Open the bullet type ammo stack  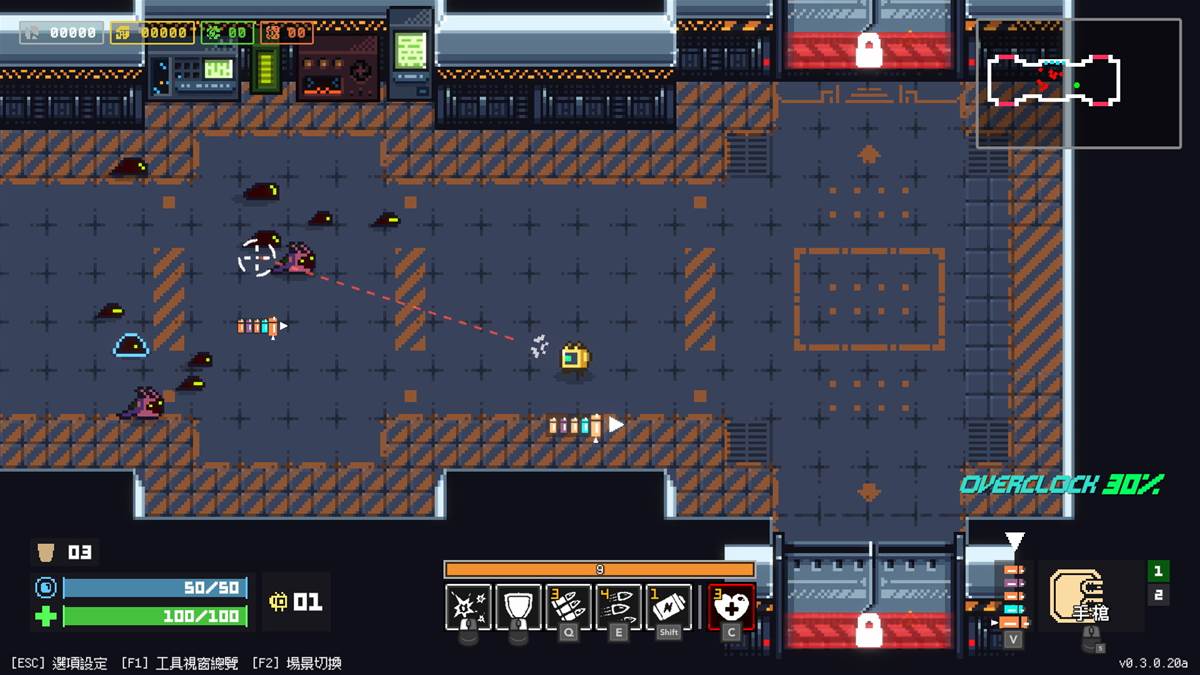click(x=1014, y=596)
